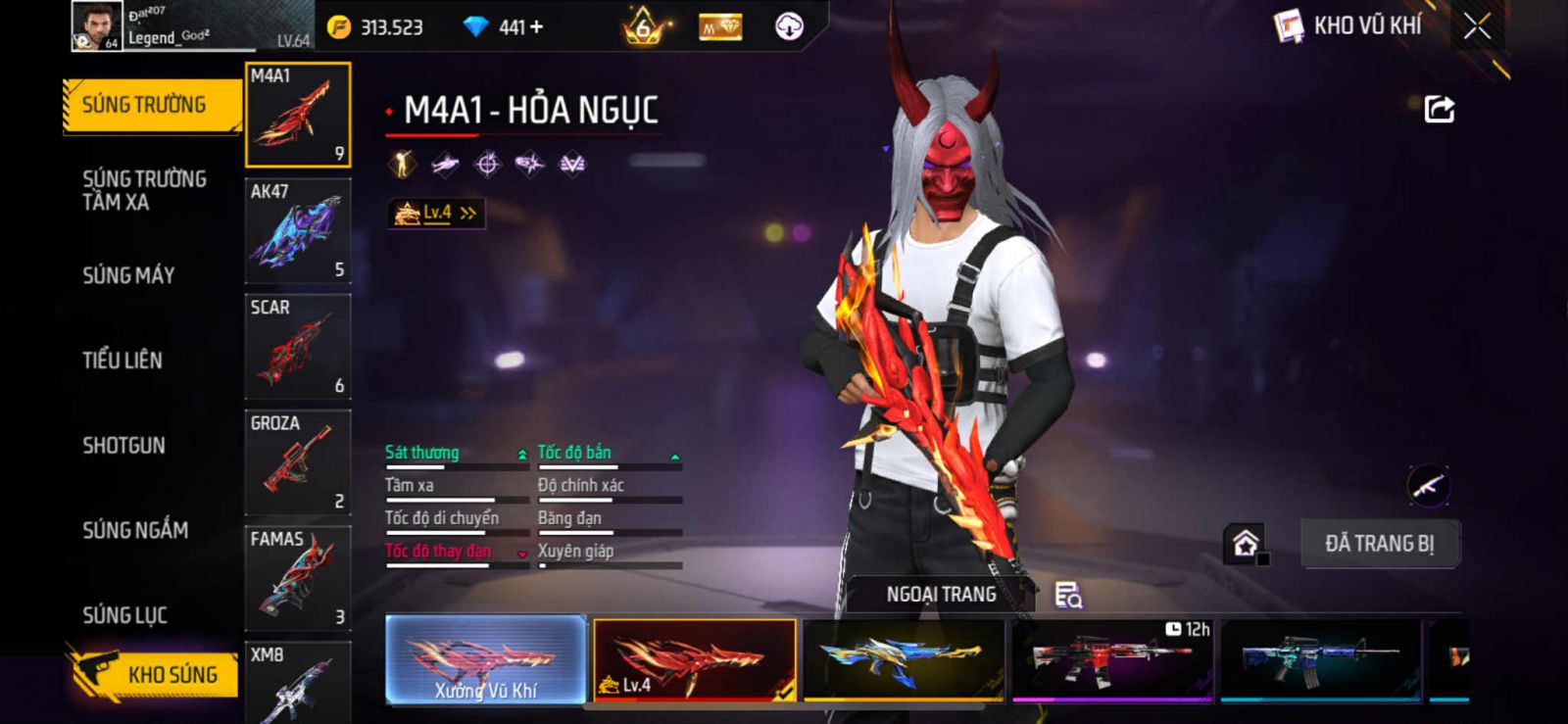Select the Súng Trường category tab
1568x724 pixels.
151,105
